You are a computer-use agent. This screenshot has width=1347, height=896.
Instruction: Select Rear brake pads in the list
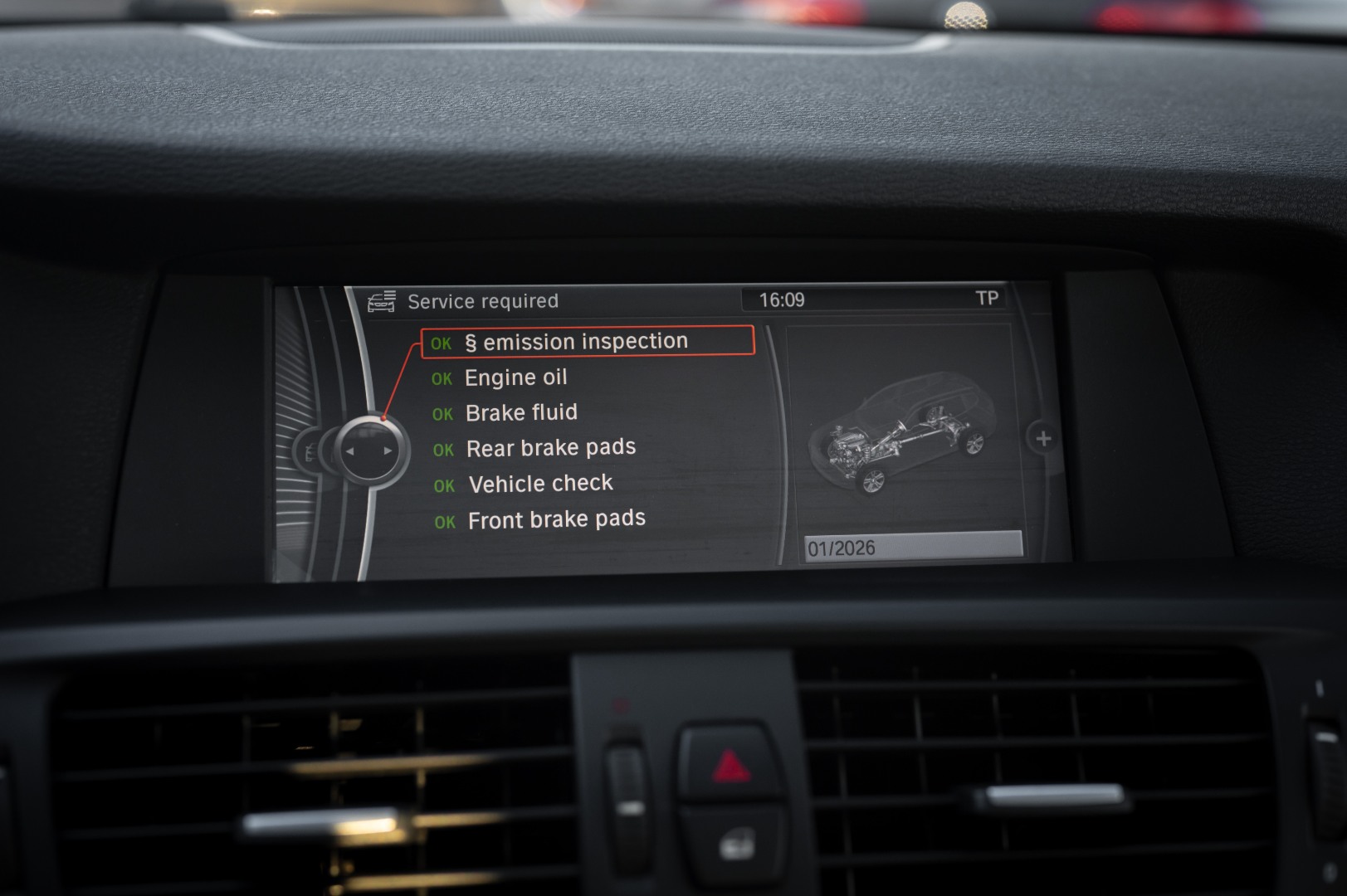pos(550,449)
